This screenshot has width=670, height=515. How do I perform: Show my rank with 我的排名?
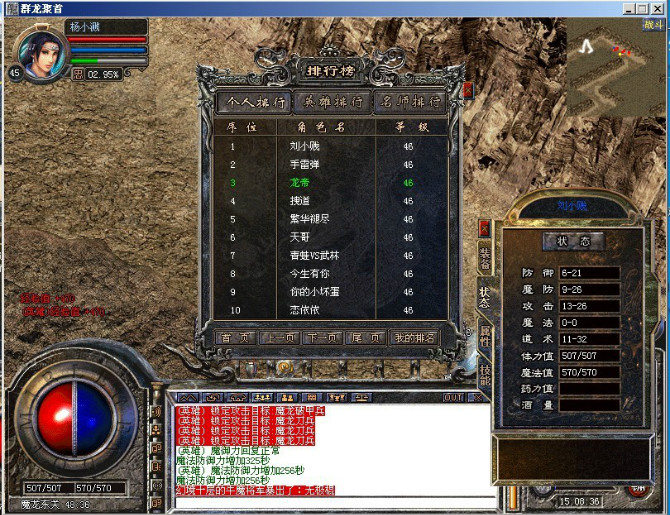[414, 338]
